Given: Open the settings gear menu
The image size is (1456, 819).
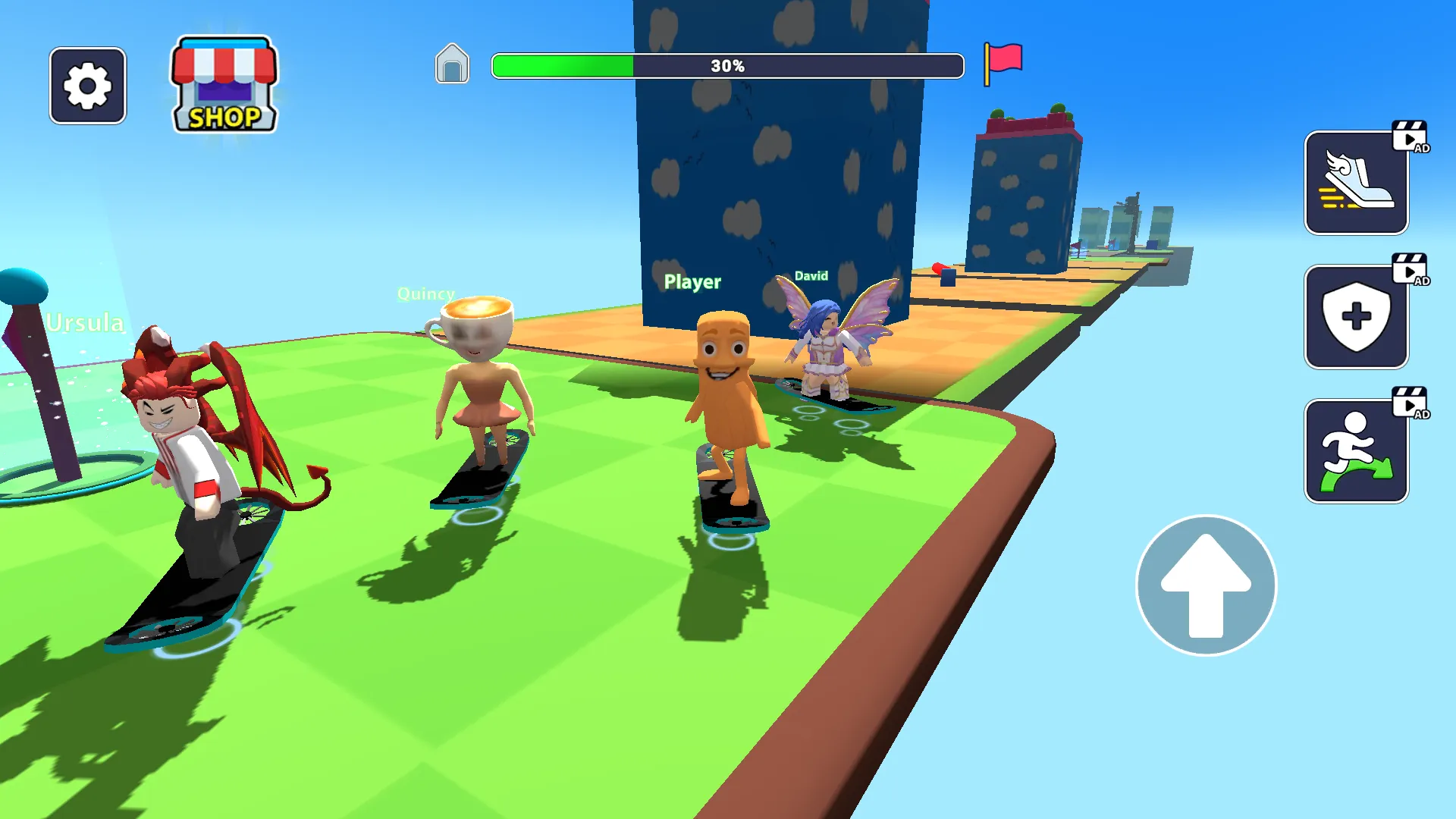Looking at the screenshot, I should tap(88, 84).
